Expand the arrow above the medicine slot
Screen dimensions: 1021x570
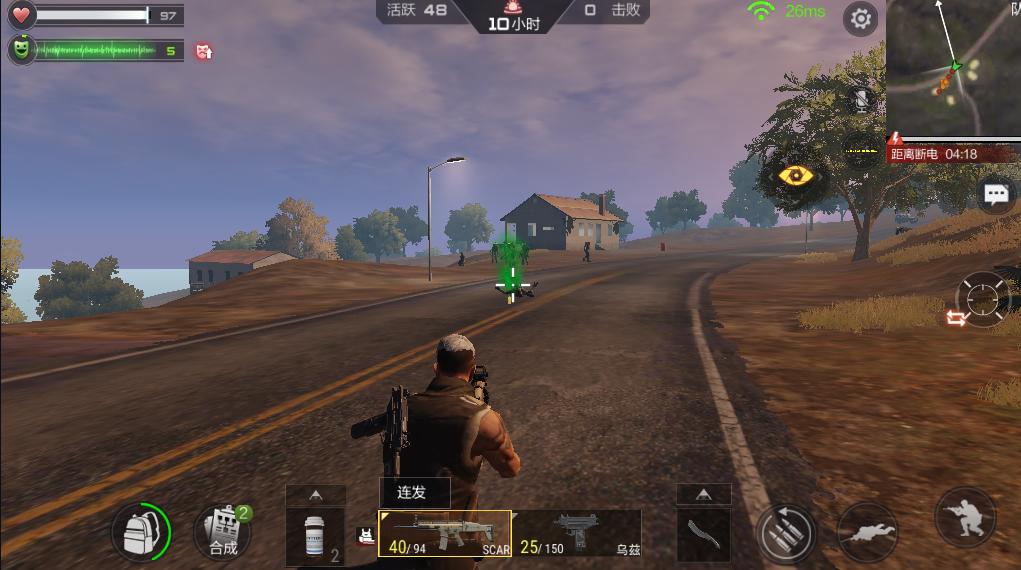click(x=316, y=495)
